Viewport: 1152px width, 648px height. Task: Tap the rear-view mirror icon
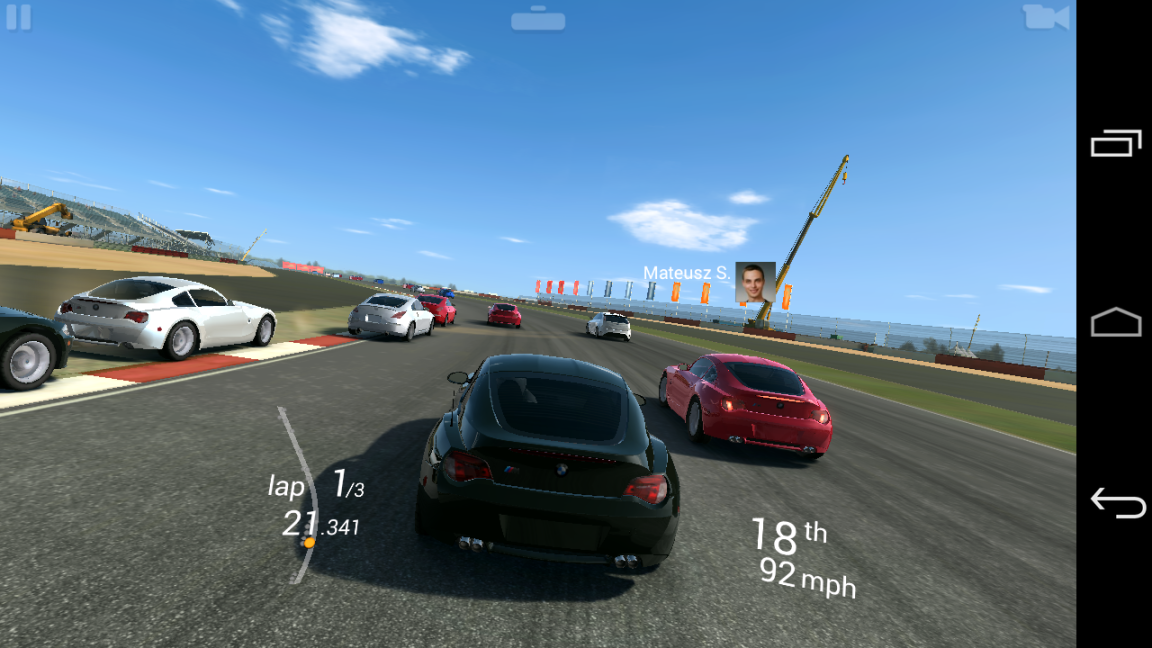538,19
